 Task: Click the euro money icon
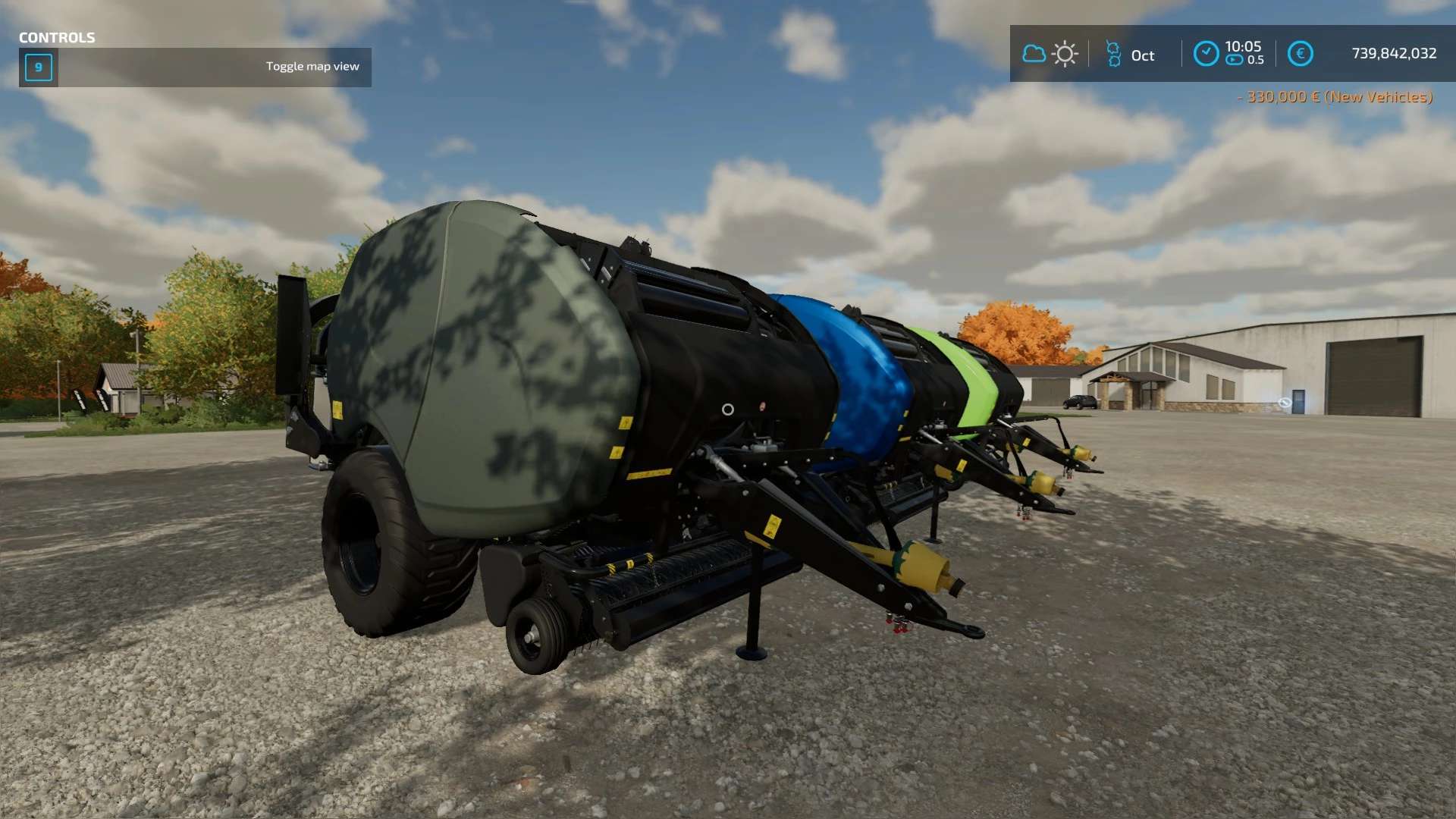[x=1300, y=54]
